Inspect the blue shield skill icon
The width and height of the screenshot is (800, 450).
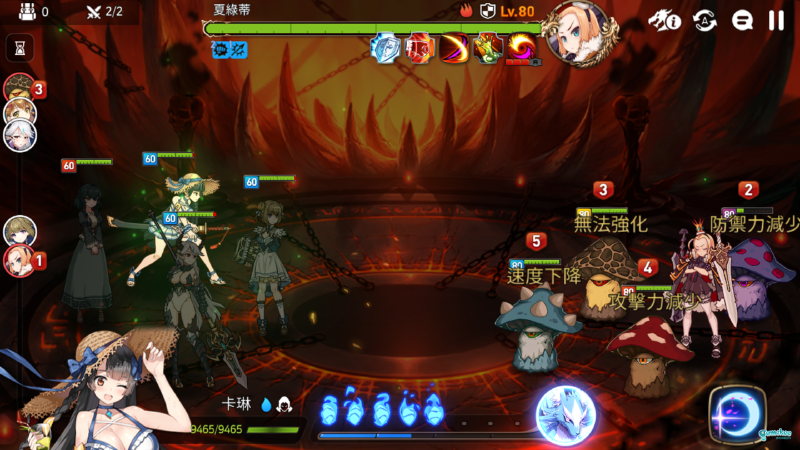pos(385,47)
